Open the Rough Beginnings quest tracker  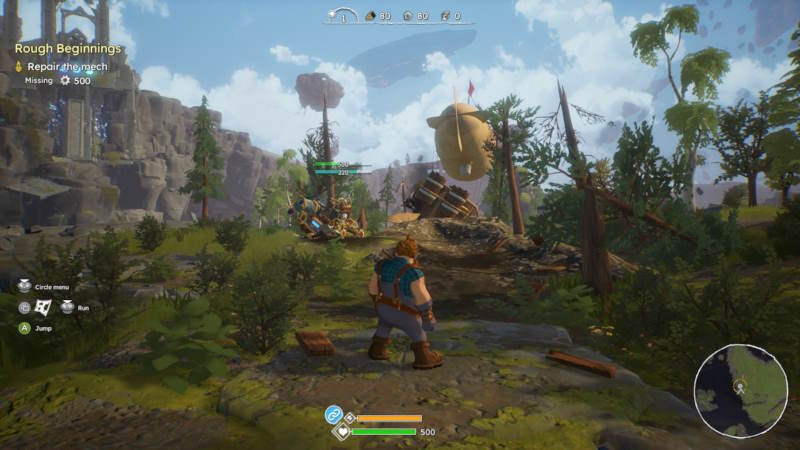pyautogui.click(x=68, y=48)
